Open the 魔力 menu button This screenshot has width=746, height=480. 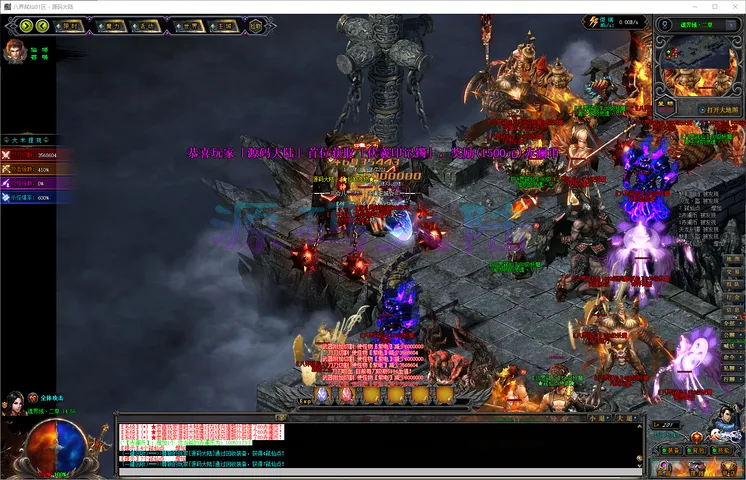tap(114, 27)
